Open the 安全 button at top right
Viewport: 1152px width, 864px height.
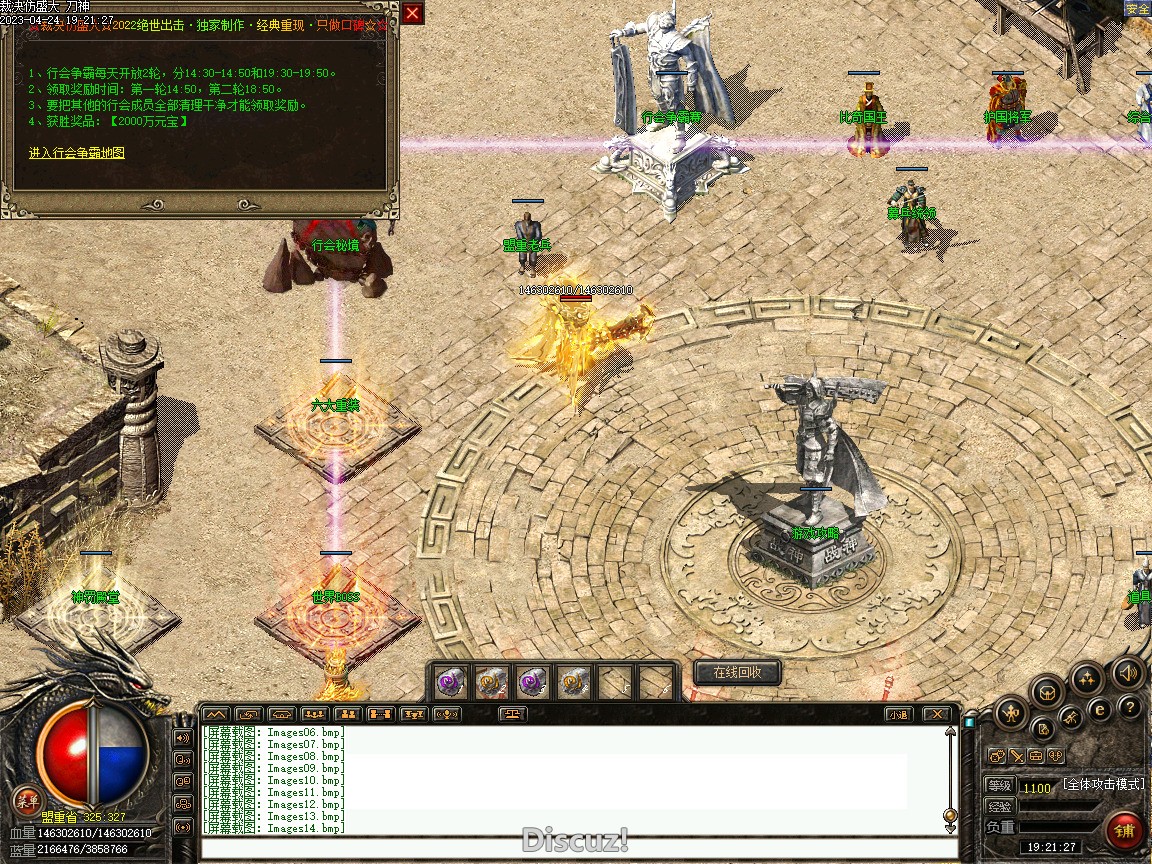1137,9
